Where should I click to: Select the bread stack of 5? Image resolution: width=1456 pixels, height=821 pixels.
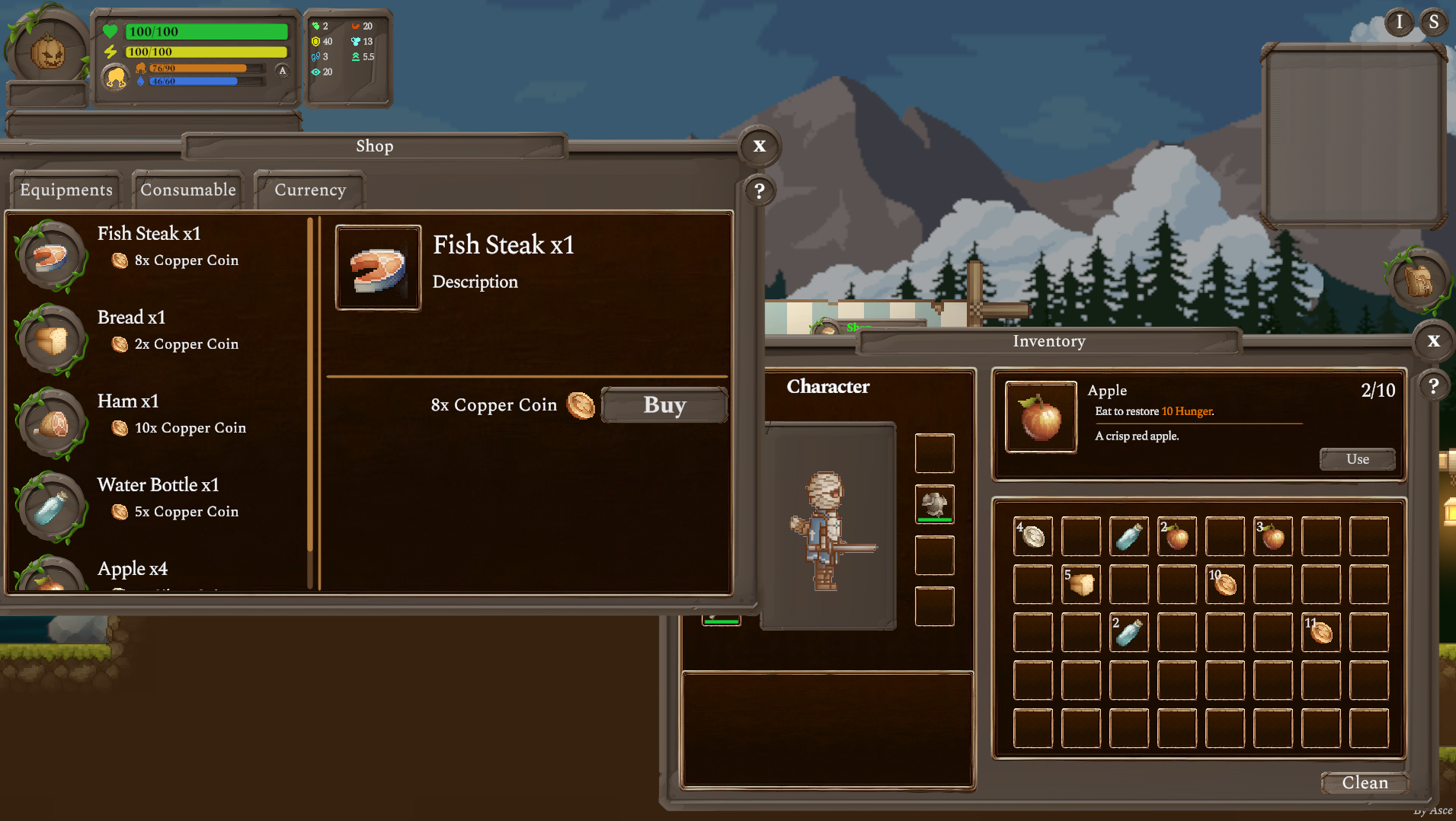[x=1080, y=584]
